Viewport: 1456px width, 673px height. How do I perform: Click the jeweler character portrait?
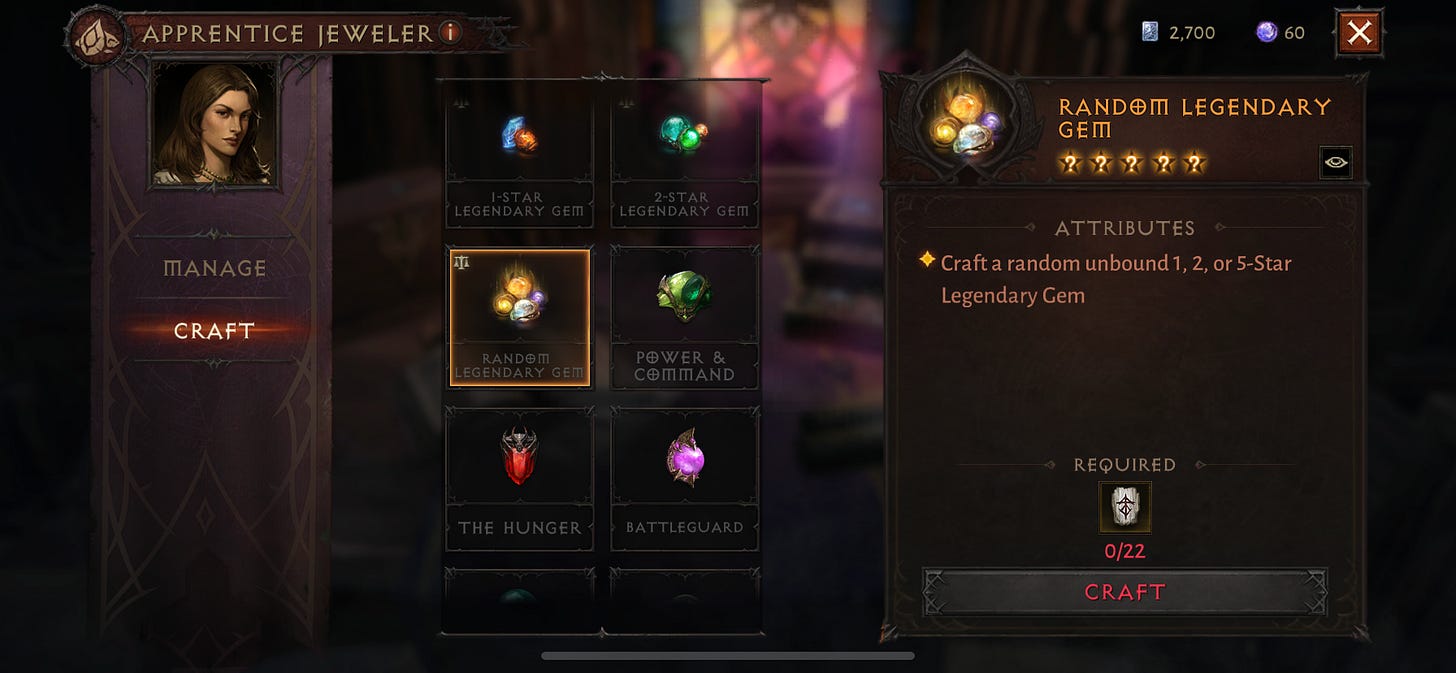click(x=215, y=123)
